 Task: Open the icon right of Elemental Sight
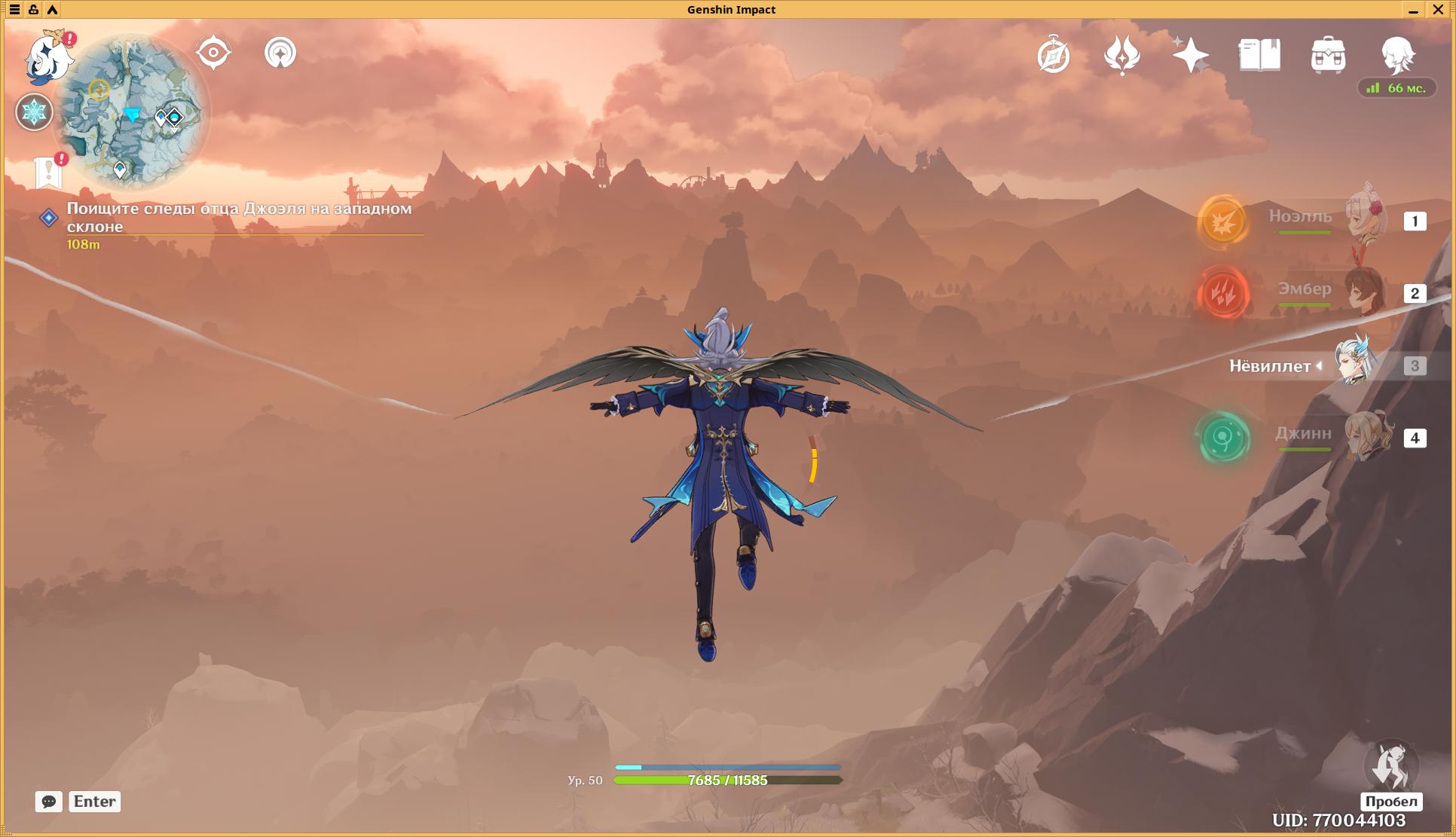pyautogui.click(x=280, y=53)
